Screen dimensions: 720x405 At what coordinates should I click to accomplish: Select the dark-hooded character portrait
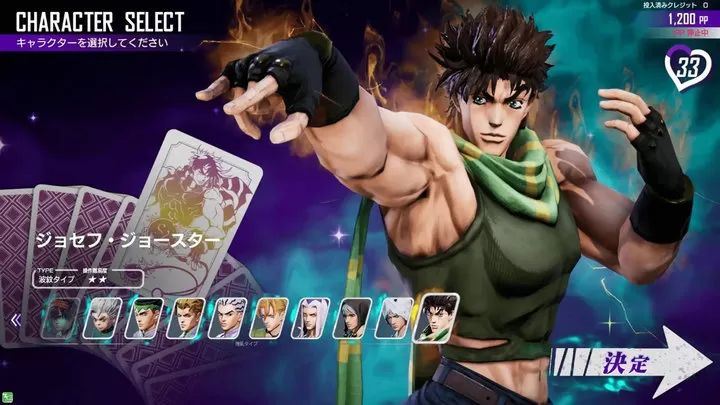[x=352, y=320]
